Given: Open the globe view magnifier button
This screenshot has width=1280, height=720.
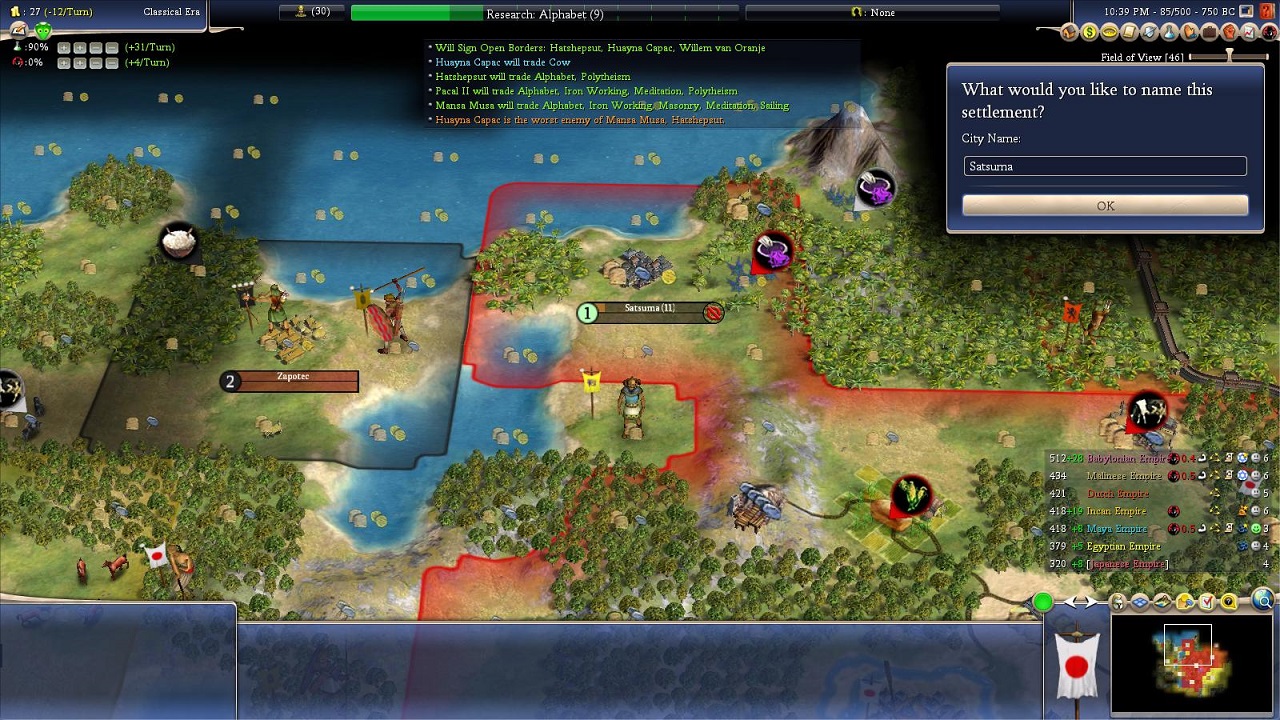Looking at the screenshot, I should click(x=1263, y=601).
